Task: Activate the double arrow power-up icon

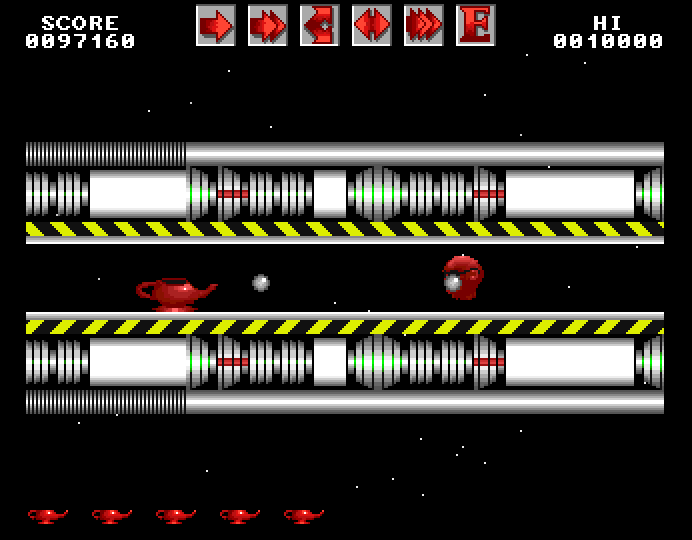Action: (267, 25)
